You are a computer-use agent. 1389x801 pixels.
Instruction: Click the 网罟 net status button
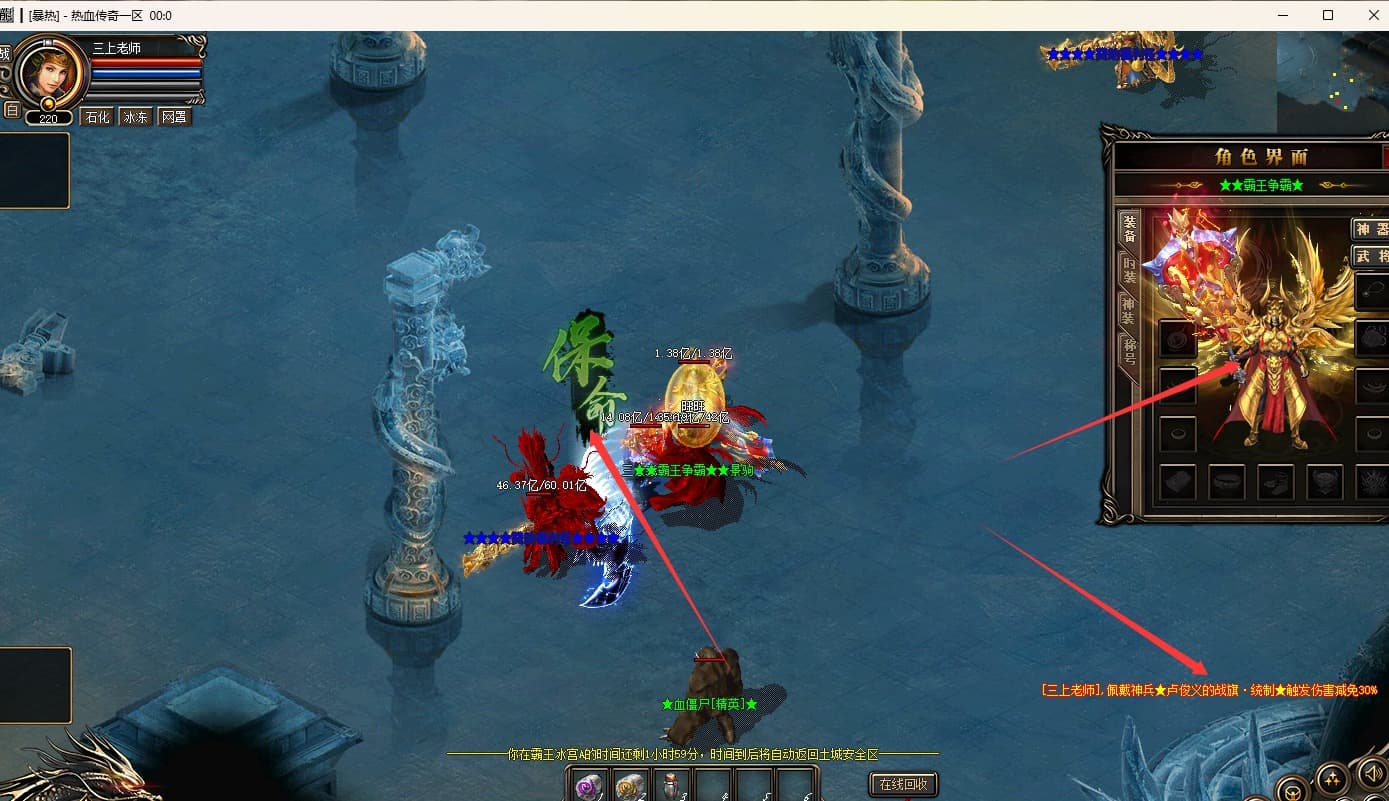(174, 117)
